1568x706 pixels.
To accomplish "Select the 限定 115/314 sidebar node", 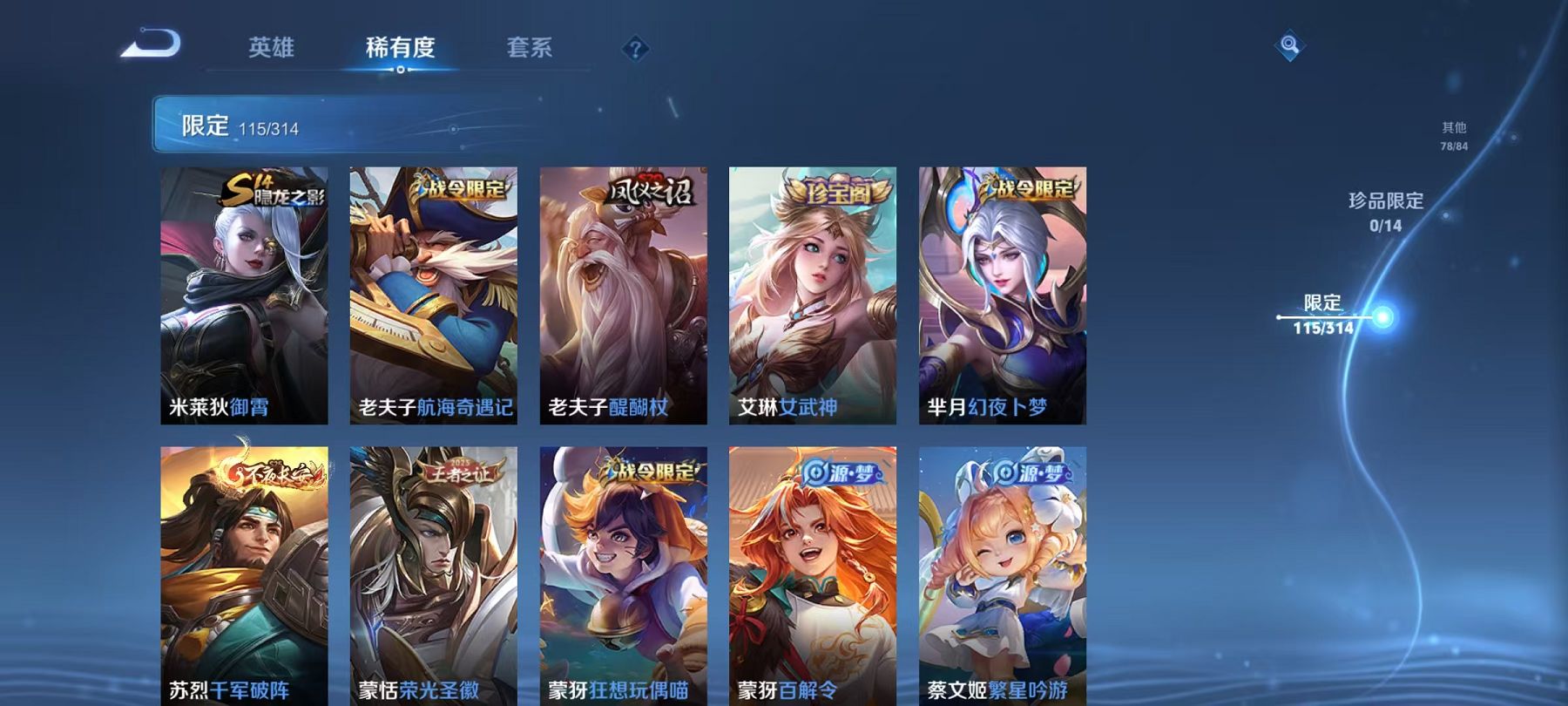I will [1325, 317].
